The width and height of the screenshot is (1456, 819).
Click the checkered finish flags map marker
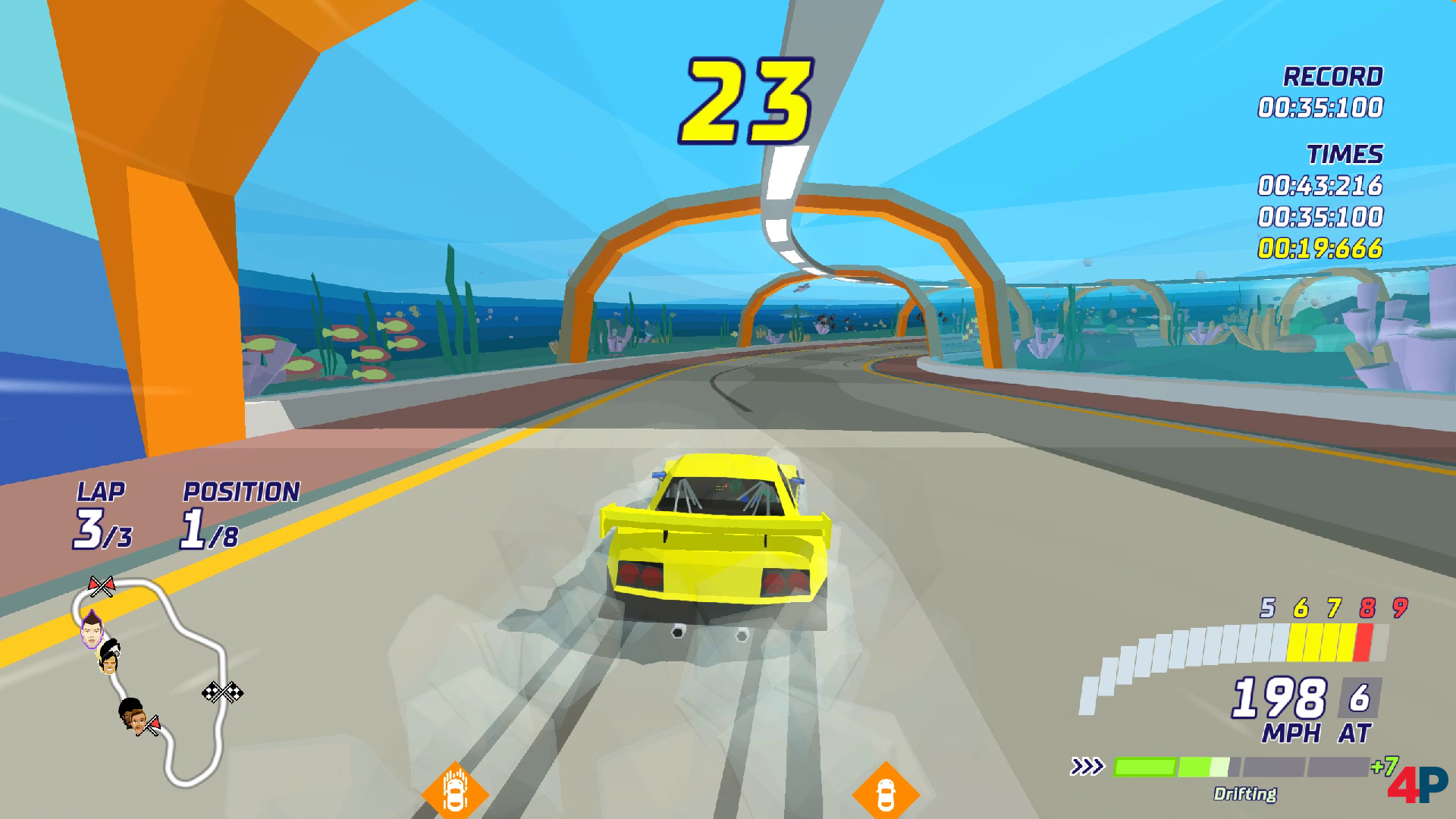222,692
